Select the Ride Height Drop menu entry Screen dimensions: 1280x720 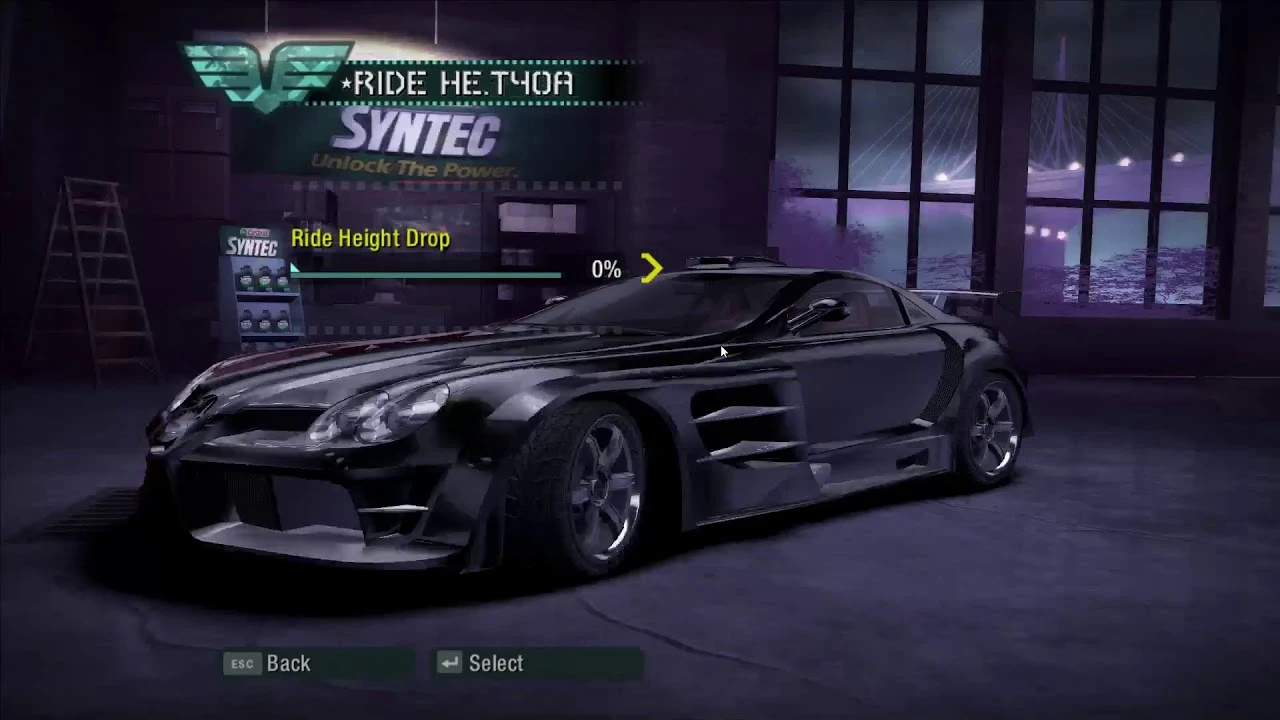[372, 239]
